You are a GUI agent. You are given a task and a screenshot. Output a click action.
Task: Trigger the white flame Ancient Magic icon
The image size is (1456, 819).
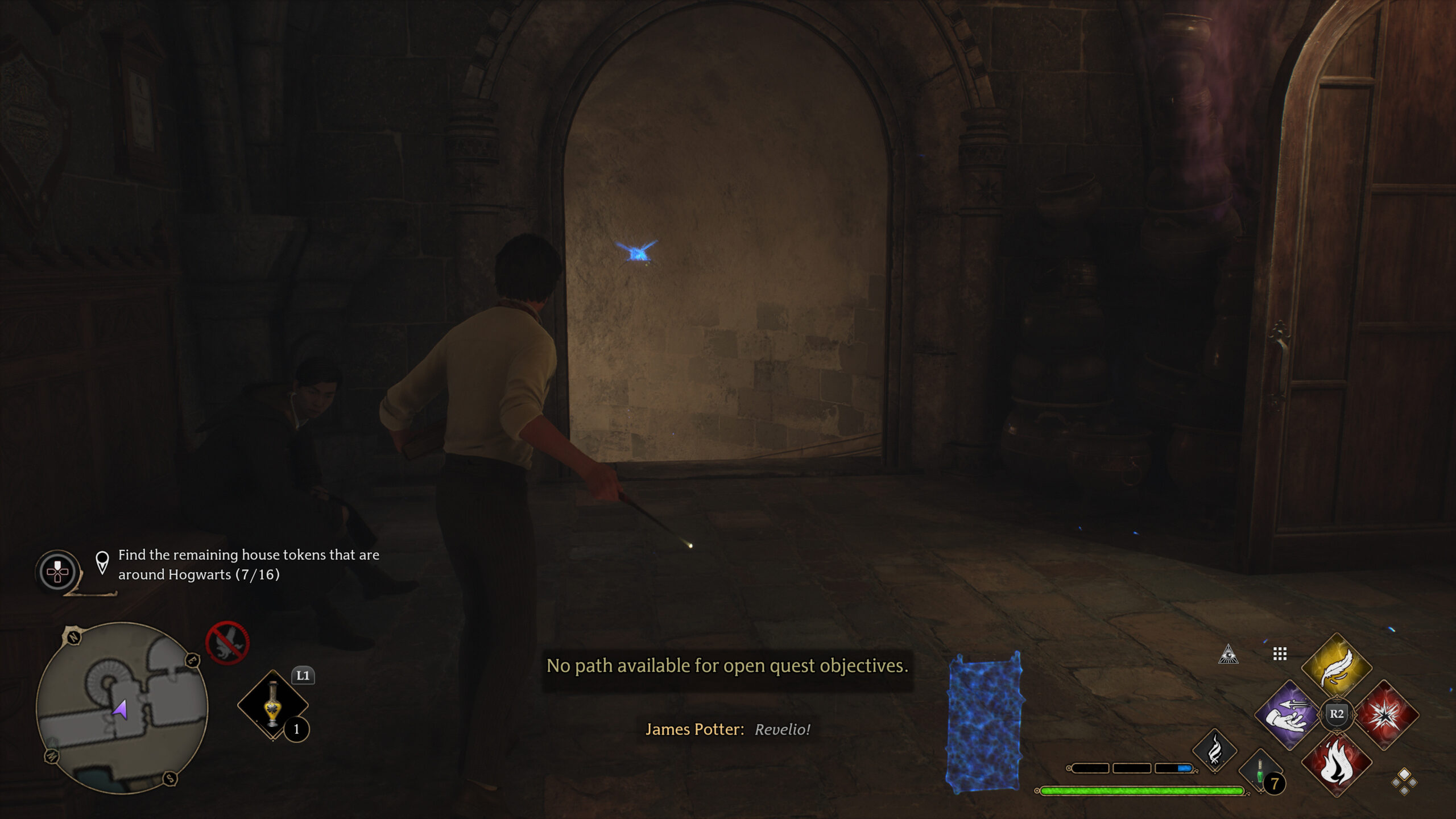tap(1214, 751)
